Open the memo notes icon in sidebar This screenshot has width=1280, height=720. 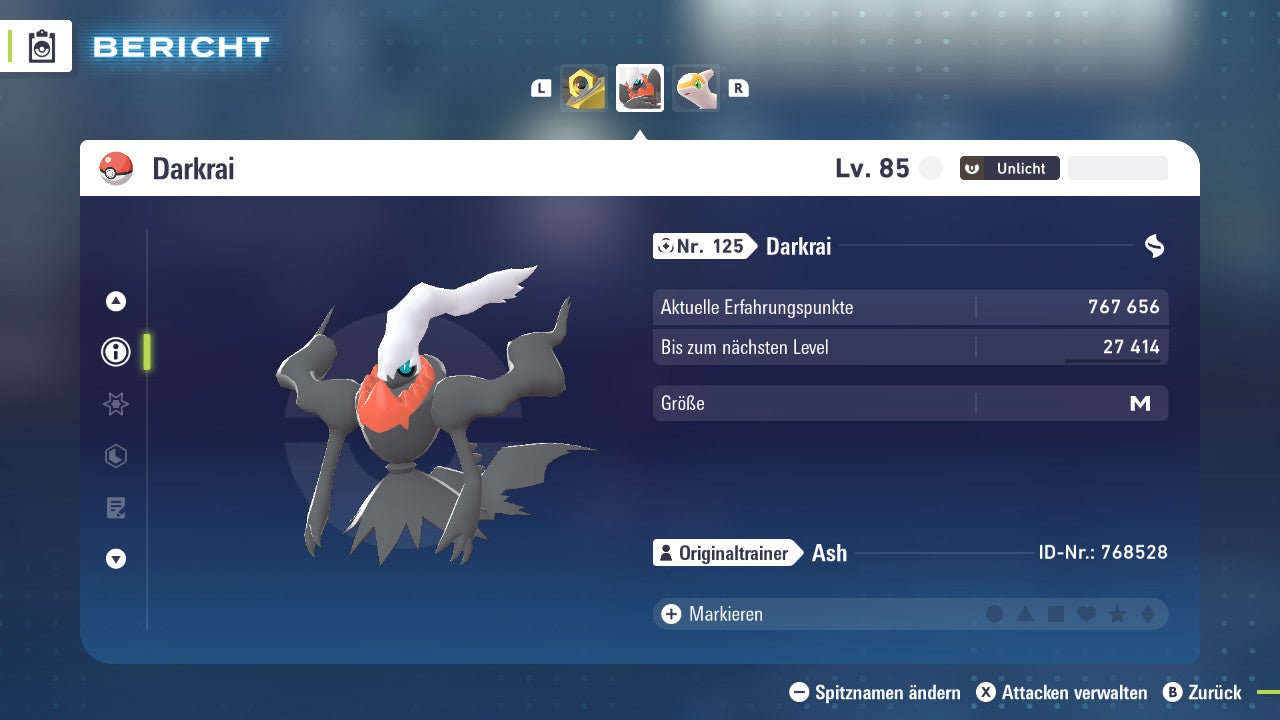point(115,508)
